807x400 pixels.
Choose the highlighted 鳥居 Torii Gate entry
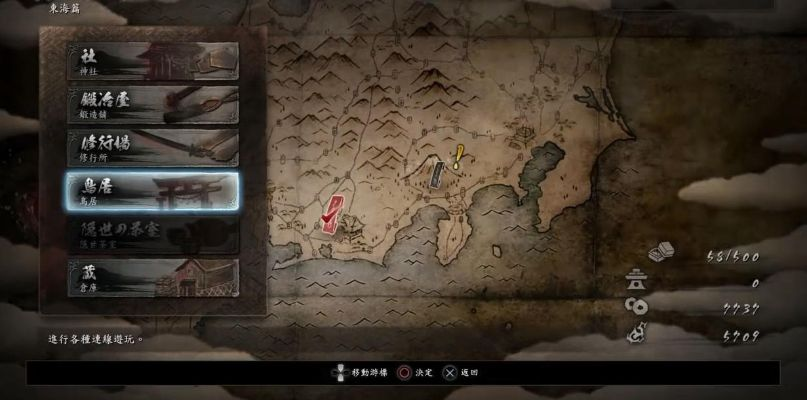pyautogui.click(x=152, y=191)
